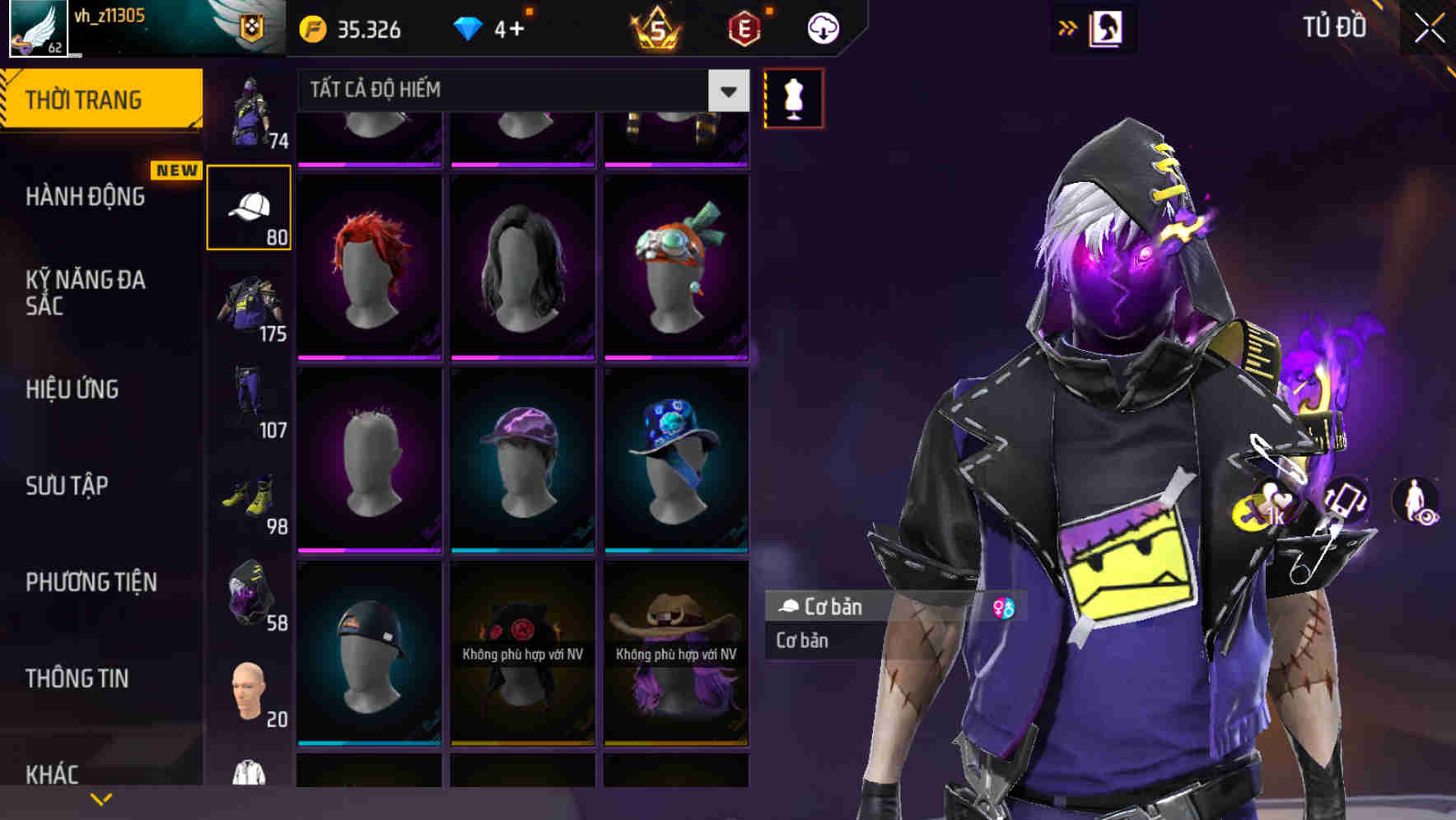Image resolution: width=1456 pixels, height=820 pixels.
Task: Select the purple lightning cap thumbnail
Action: 521,459
